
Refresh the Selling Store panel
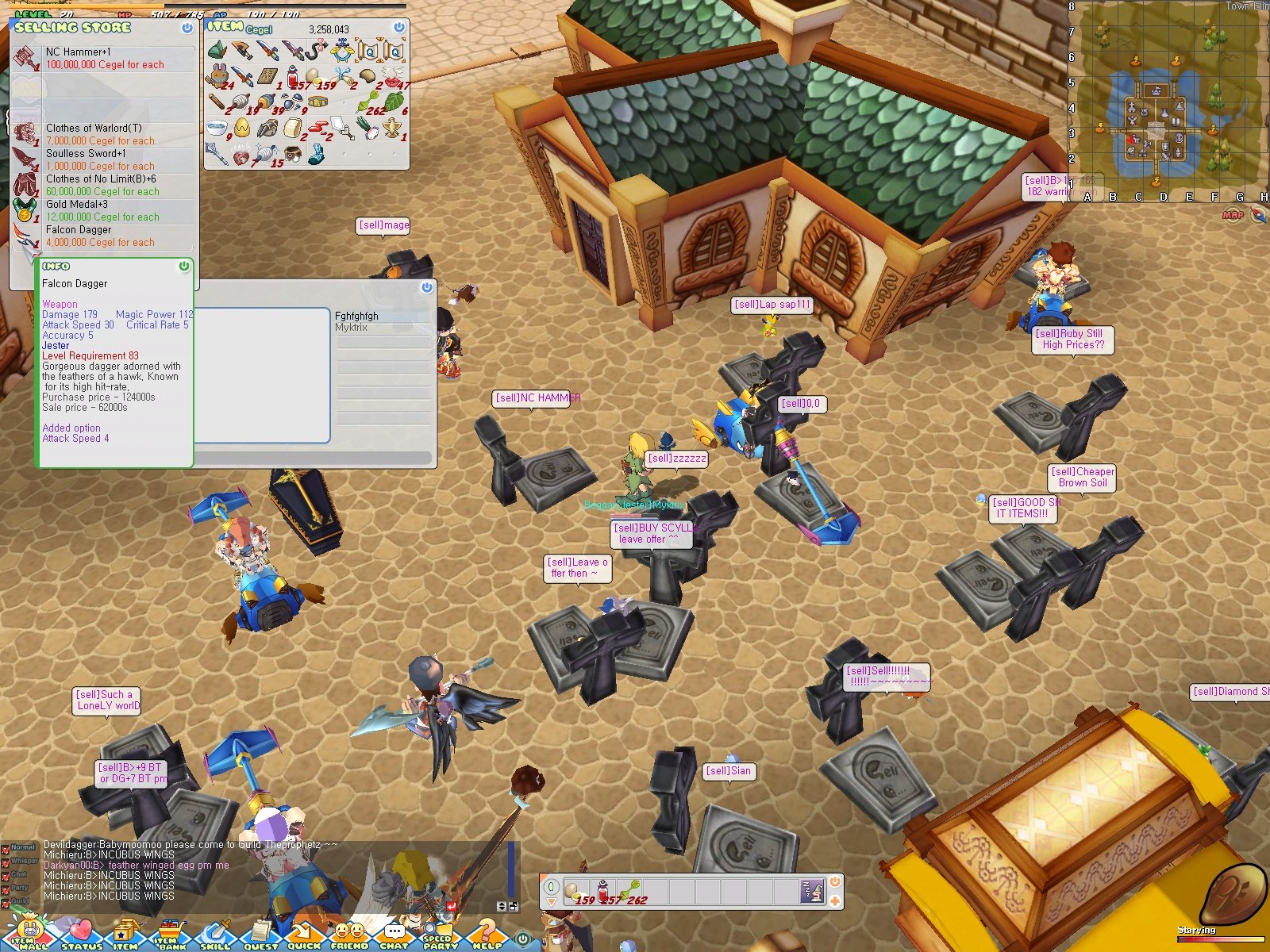pos(187,27)
